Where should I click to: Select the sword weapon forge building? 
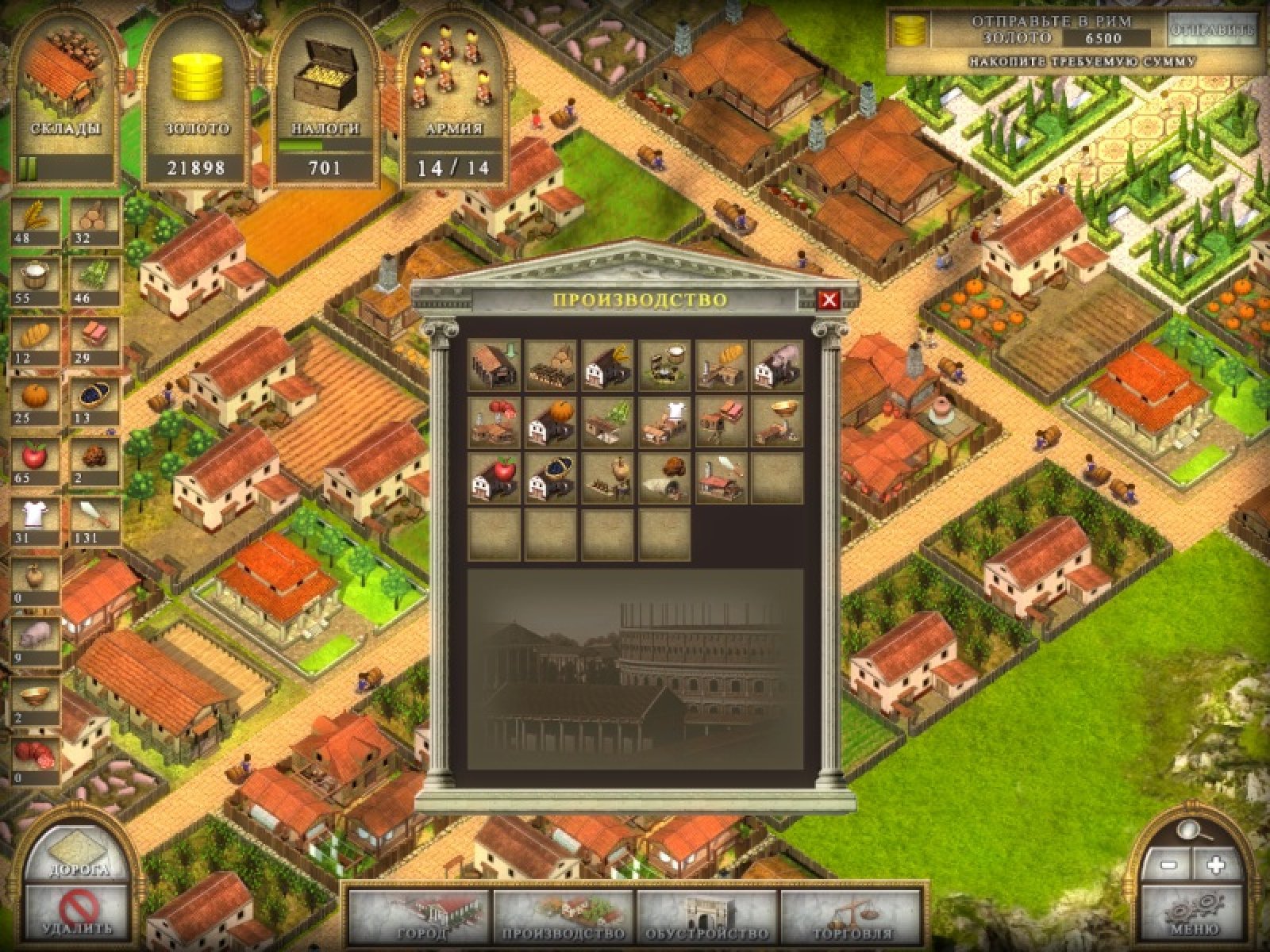pos(722,478)
